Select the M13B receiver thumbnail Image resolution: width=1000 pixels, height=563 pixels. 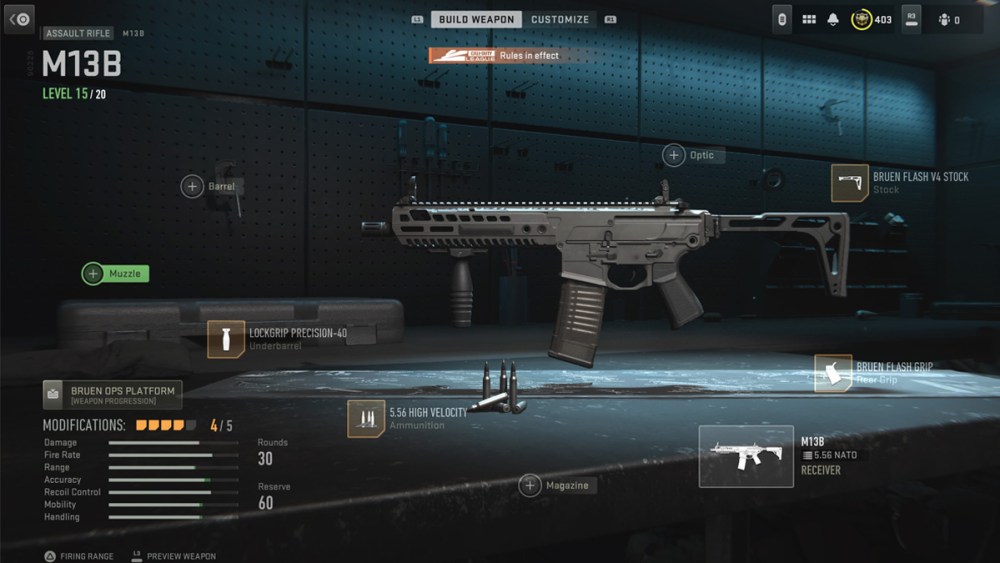tap(746, 456)
